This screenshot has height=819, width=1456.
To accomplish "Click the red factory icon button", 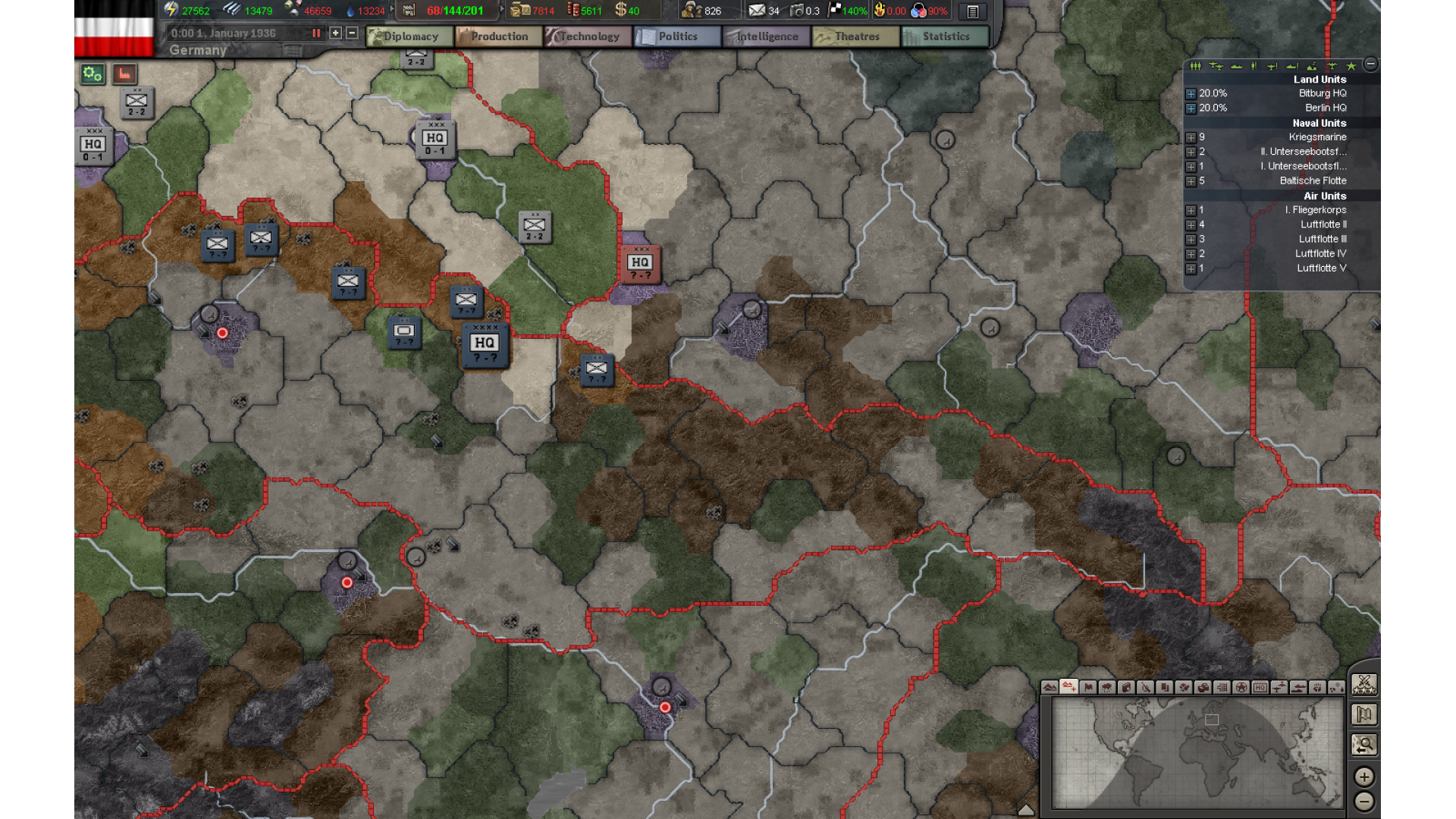I will tap(124, 74).
